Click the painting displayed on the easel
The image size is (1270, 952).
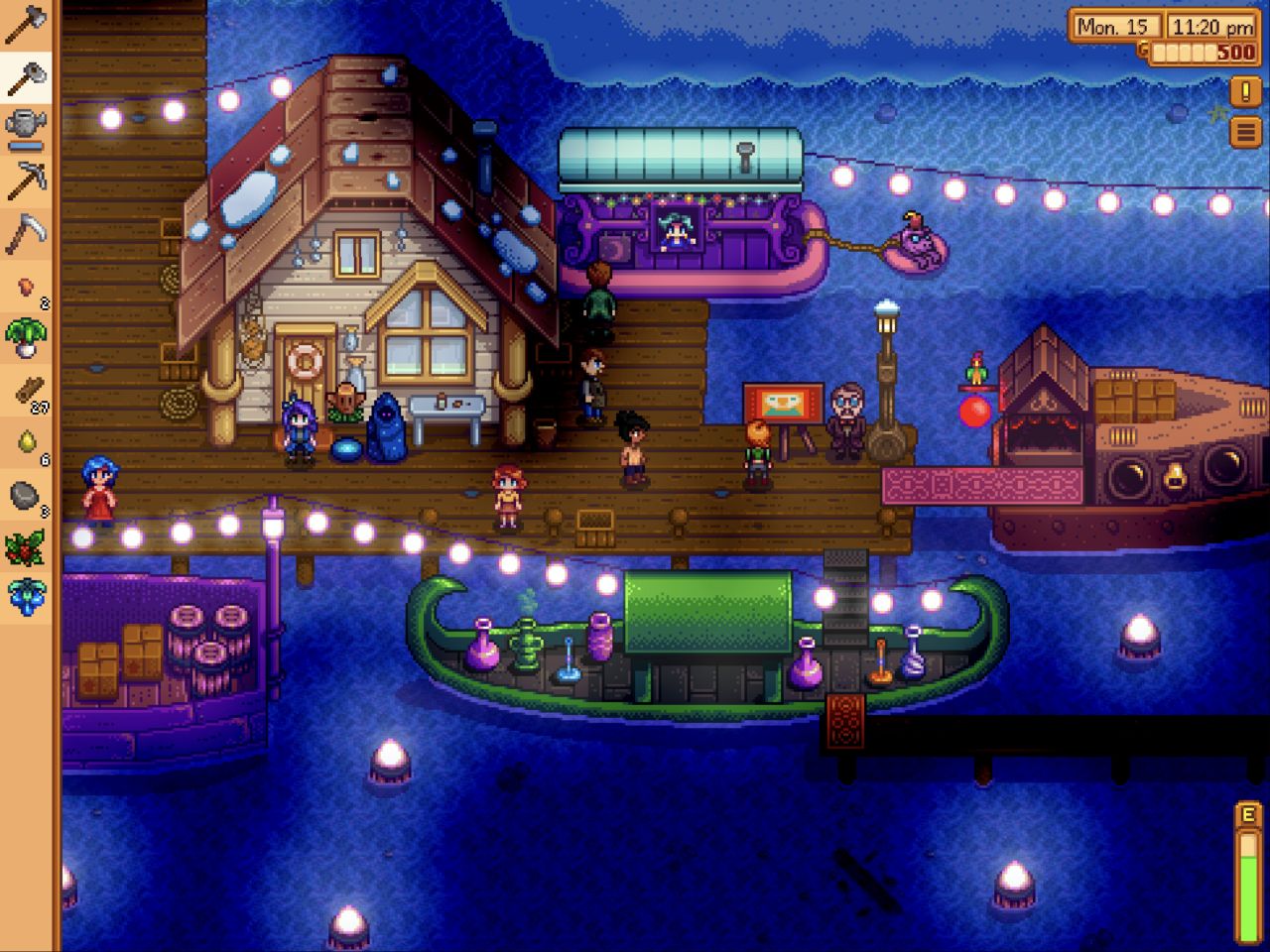tap(783, 403)
